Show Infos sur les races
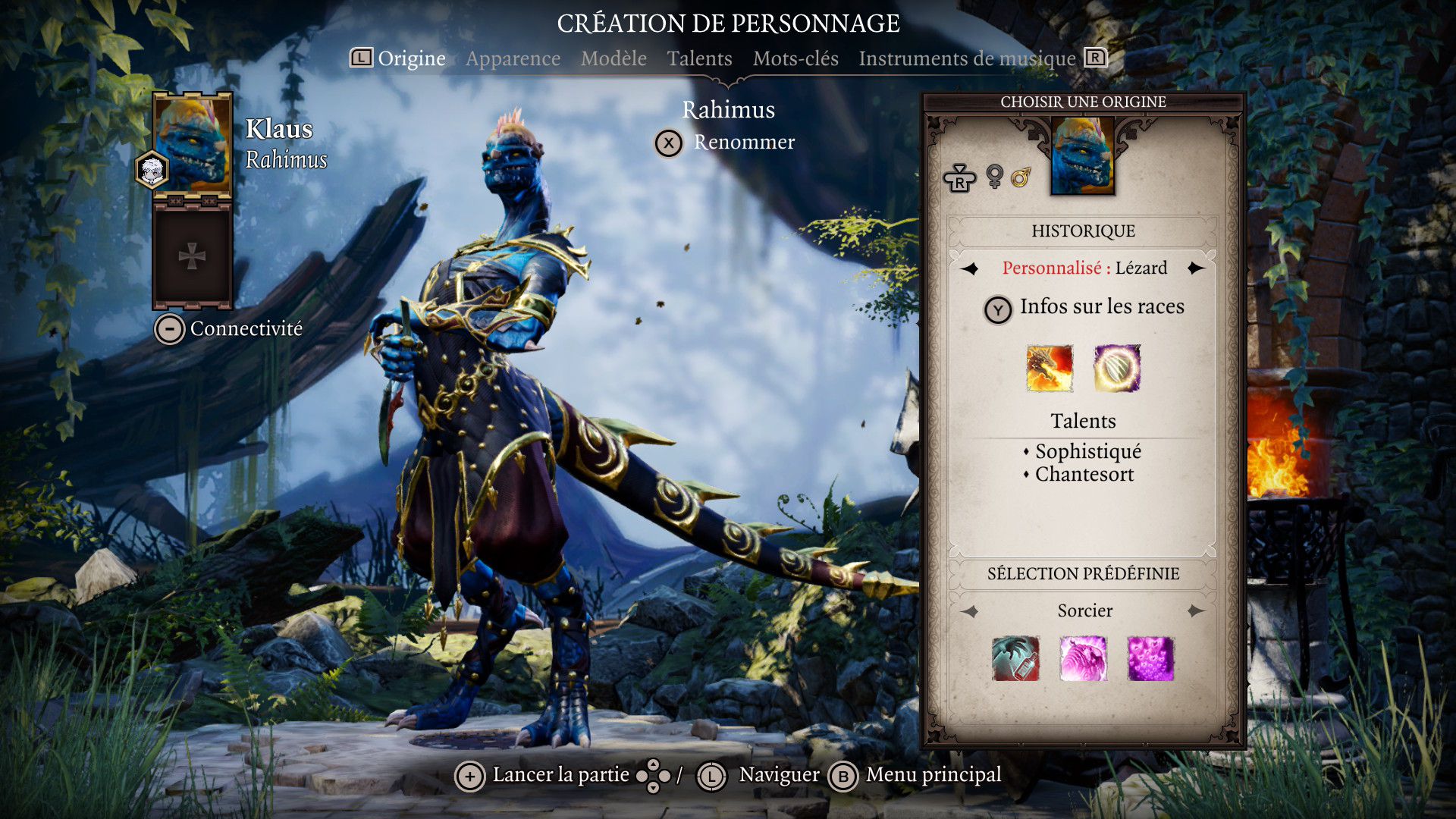This screenshot has width=1456, height=819. tap(1101, 307)
